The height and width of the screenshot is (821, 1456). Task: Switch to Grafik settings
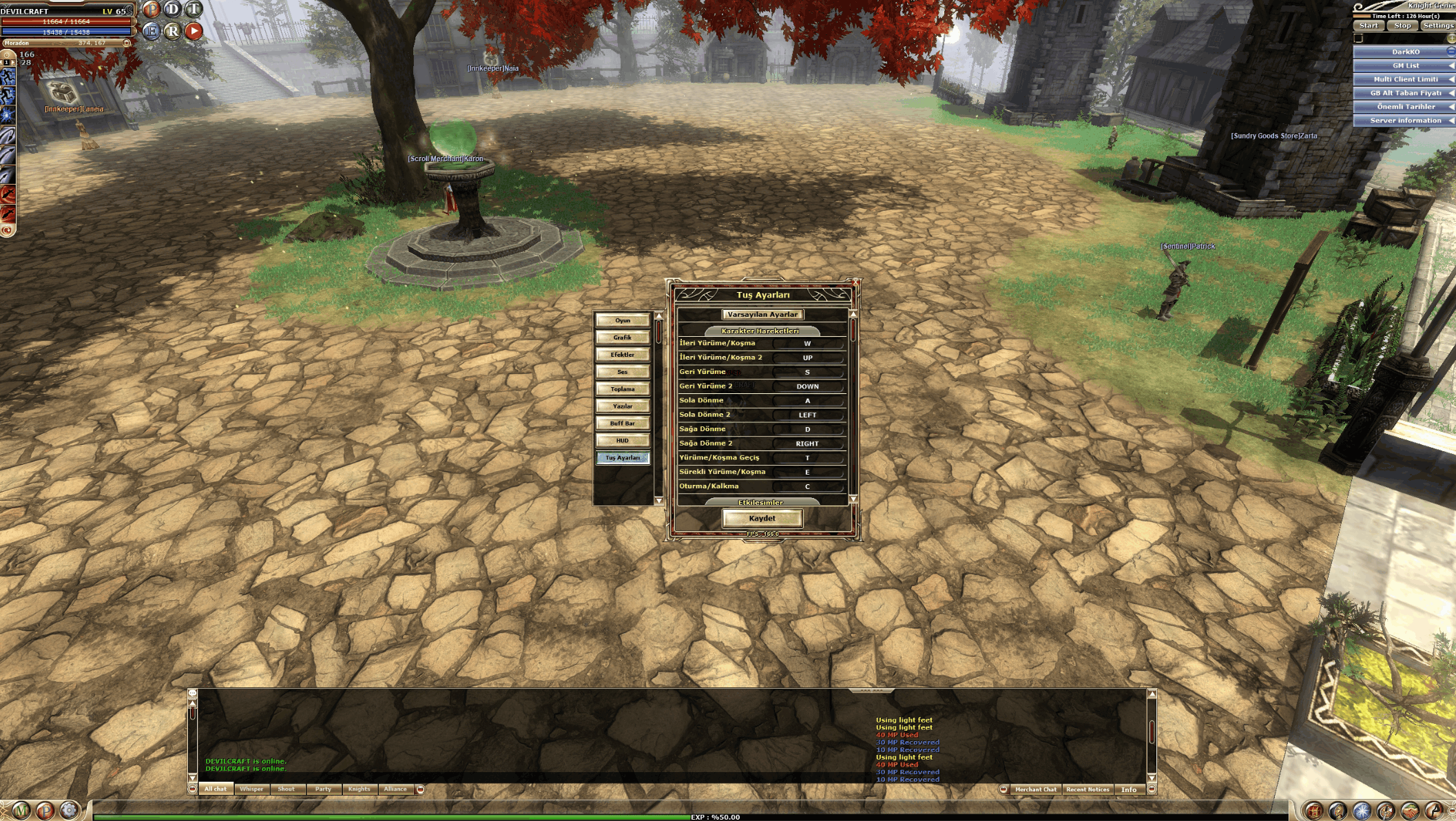coord(623,337)
